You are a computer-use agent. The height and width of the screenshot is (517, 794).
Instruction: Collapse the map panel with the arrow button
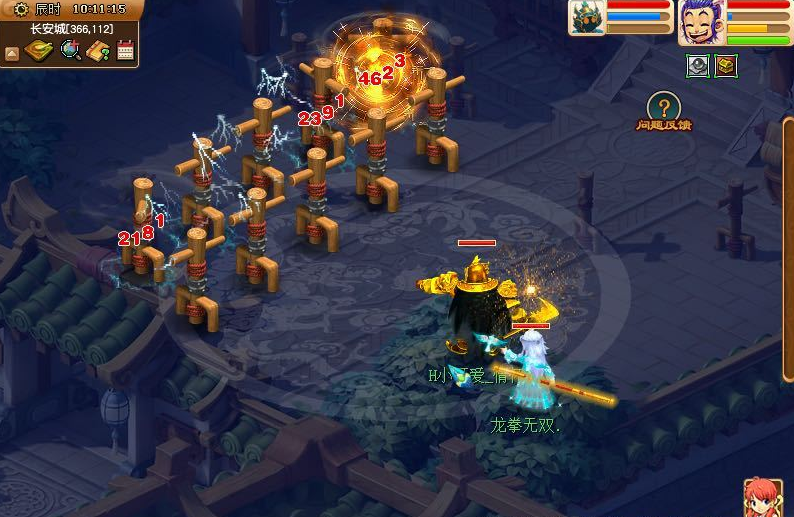[x=12, y=51]
